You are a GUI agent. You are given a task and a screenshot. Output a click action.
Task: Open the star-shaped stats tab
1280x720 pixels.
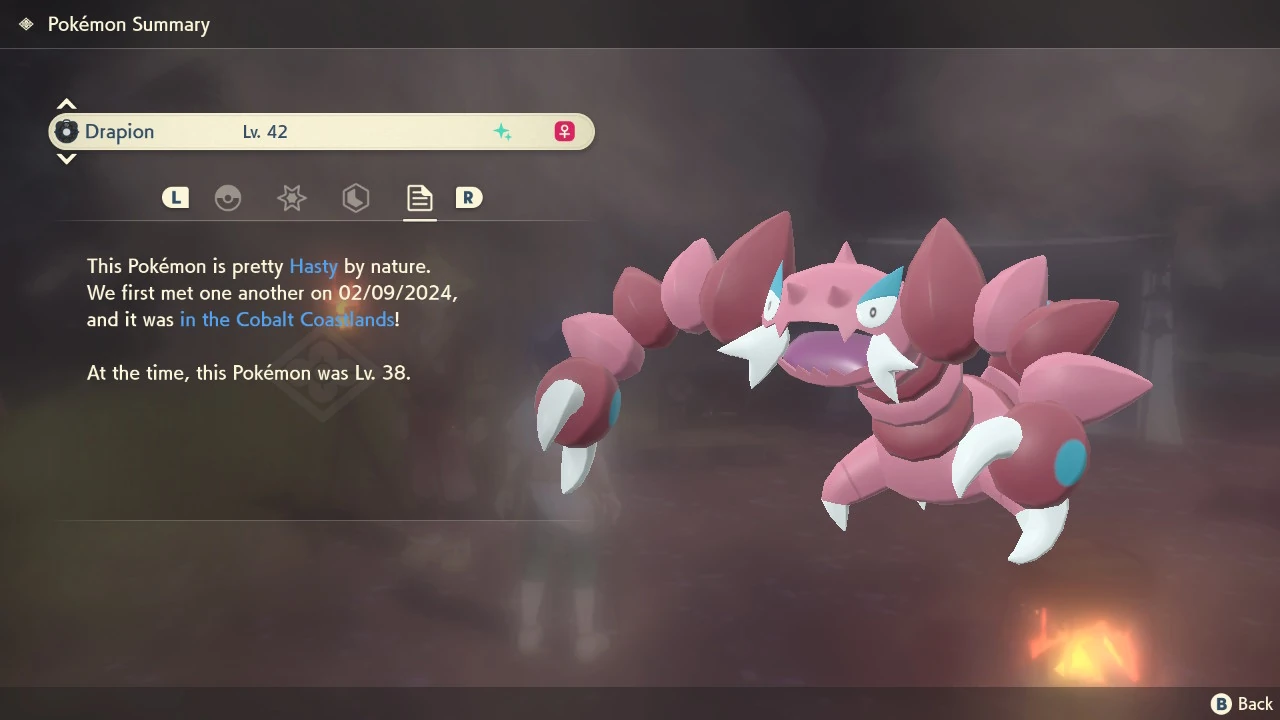coord(292,198)
